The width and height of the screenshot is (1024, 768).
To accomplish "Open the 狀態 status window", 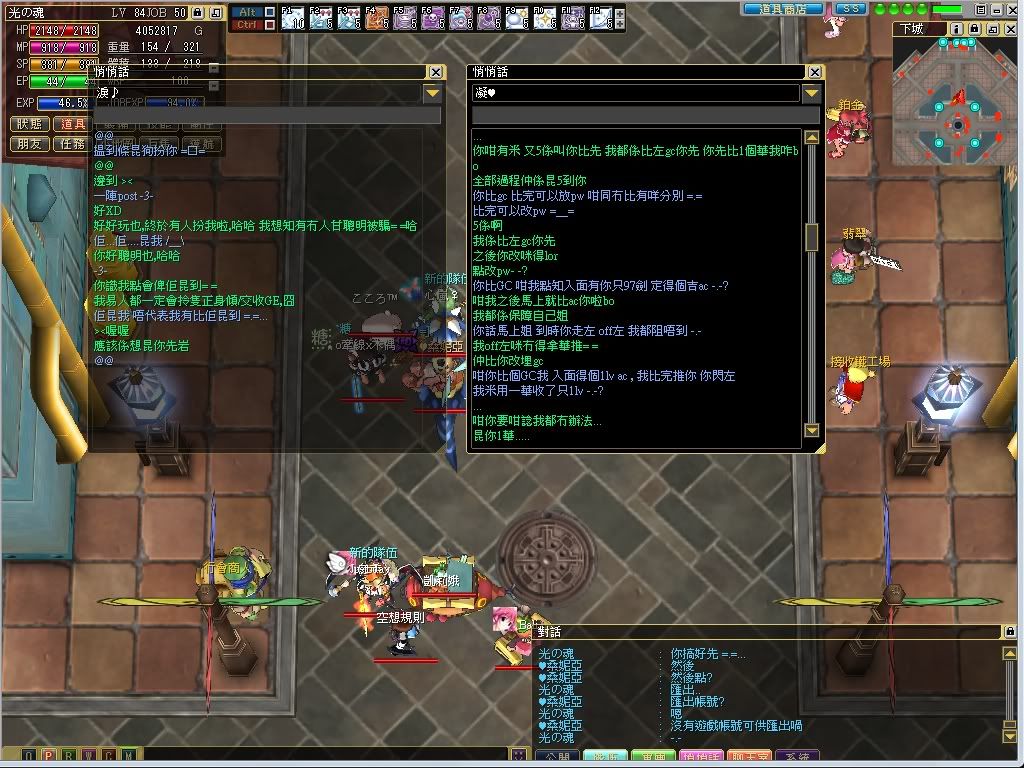I will [x=30, y=124].
